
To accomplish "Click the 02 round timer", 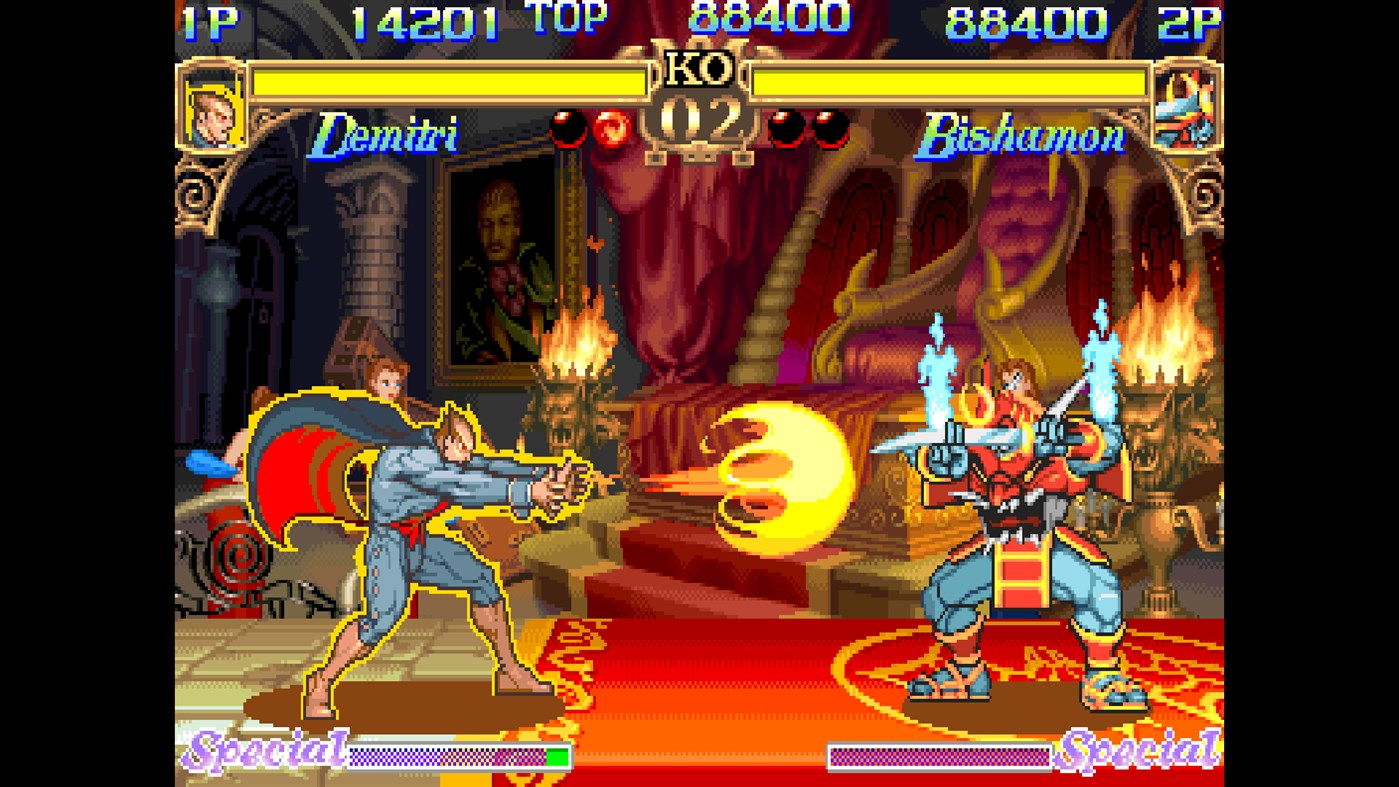I will (x=699, y=118).
